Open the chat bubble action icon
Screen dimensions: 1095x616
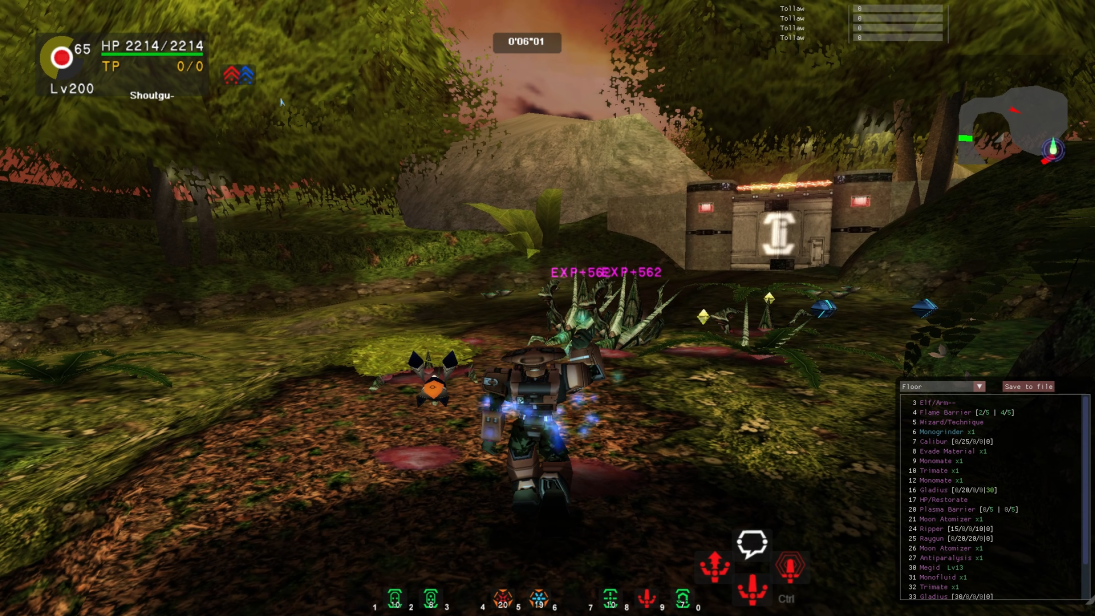click(x=752, y=543)
